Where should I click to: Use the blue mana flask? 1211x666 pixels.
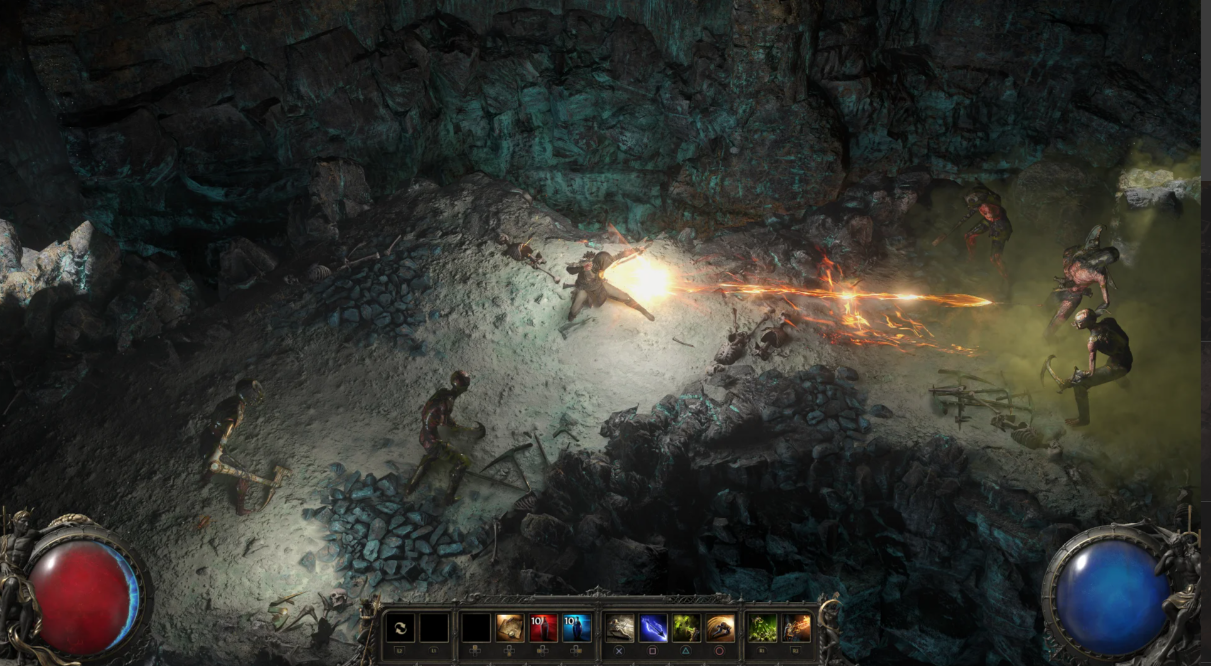(x=576, y=628)
